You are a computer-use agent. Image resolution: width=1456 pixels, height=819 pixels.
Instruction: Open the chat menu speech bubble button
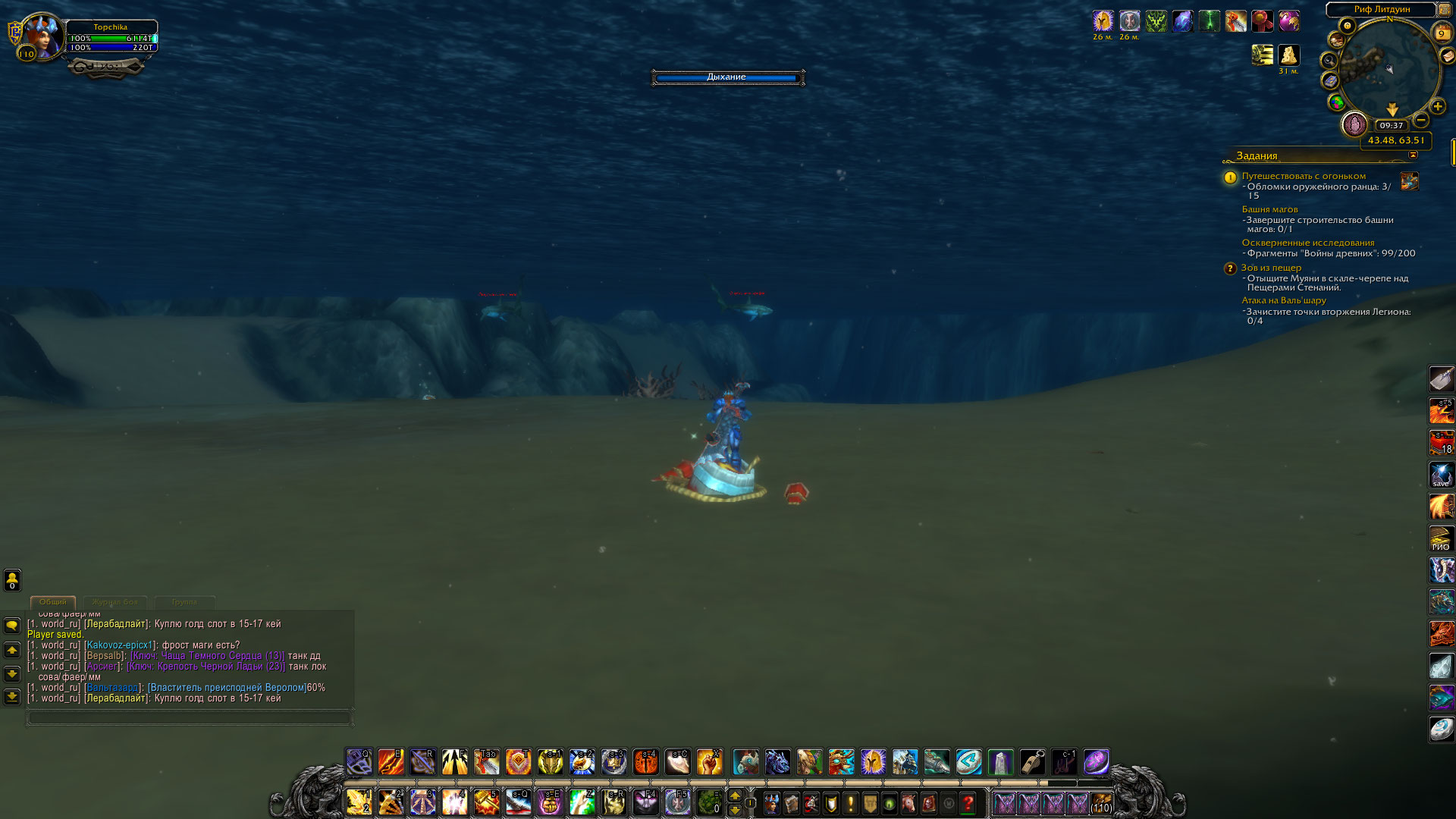tap(12, 626)
